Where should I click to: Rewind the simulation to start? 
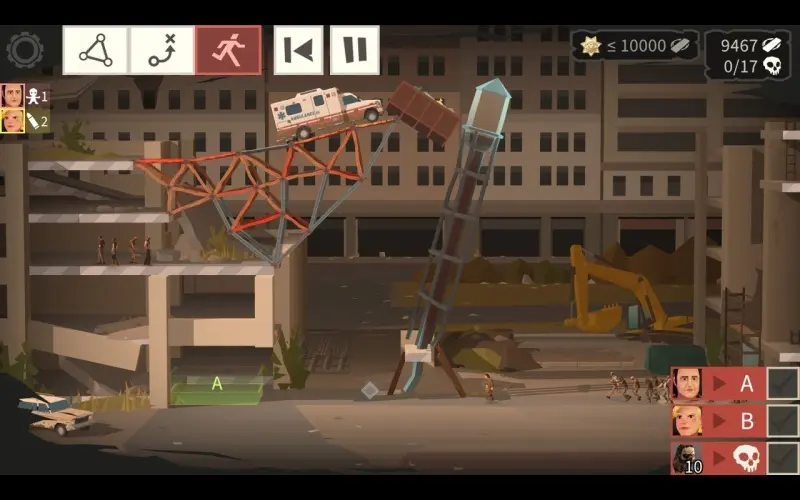coord(299,50)
